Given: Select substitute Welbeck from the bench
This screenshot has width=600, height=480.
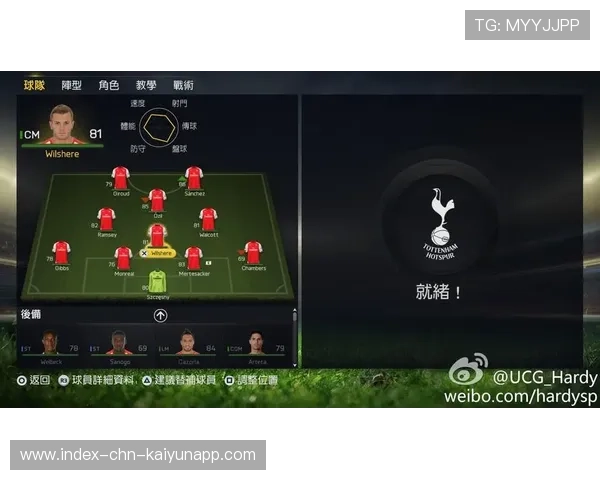Looking at the screenshot, I should [50, 345].
